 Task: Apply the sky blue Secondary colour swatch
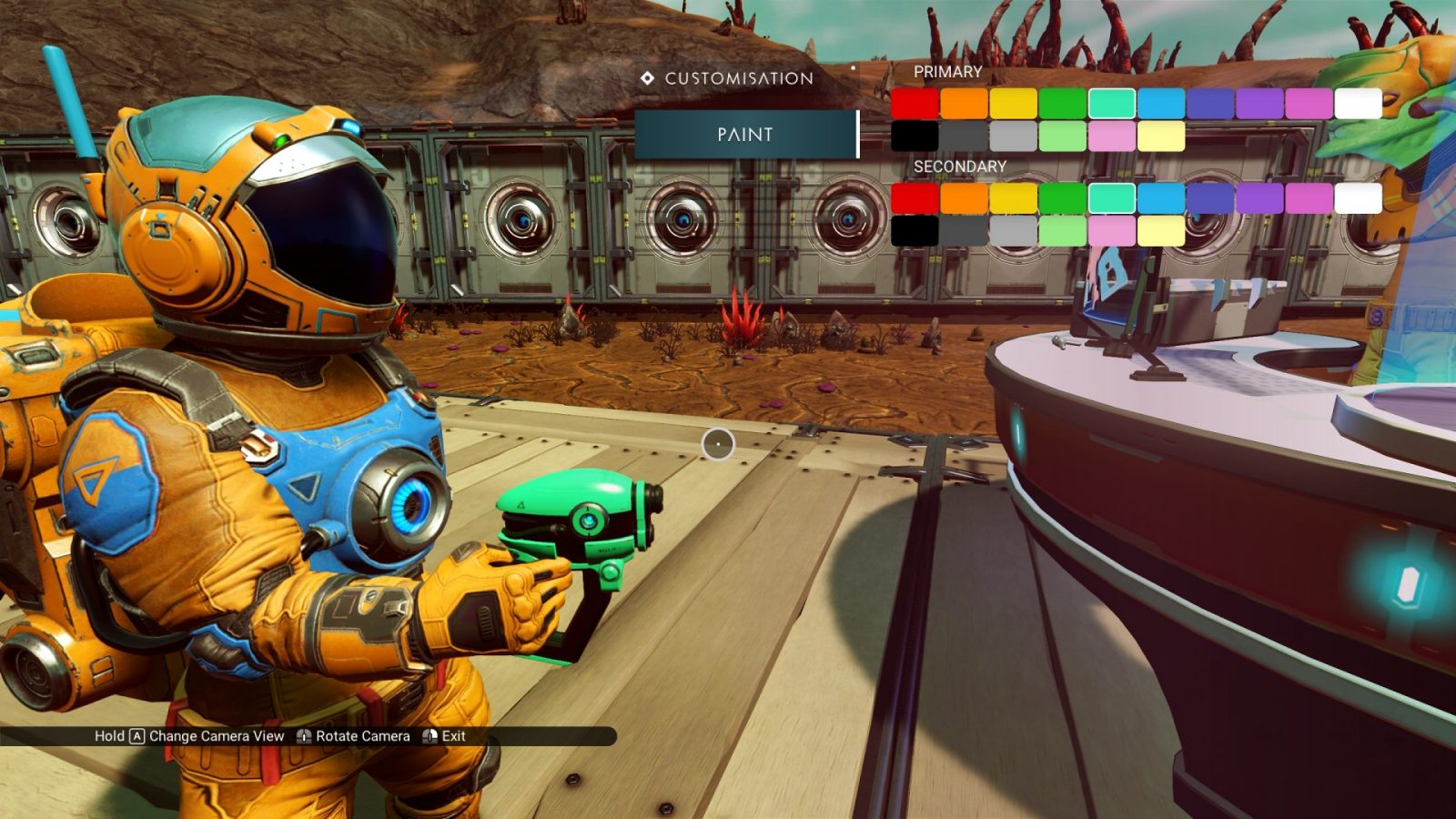click(1161, 197)
